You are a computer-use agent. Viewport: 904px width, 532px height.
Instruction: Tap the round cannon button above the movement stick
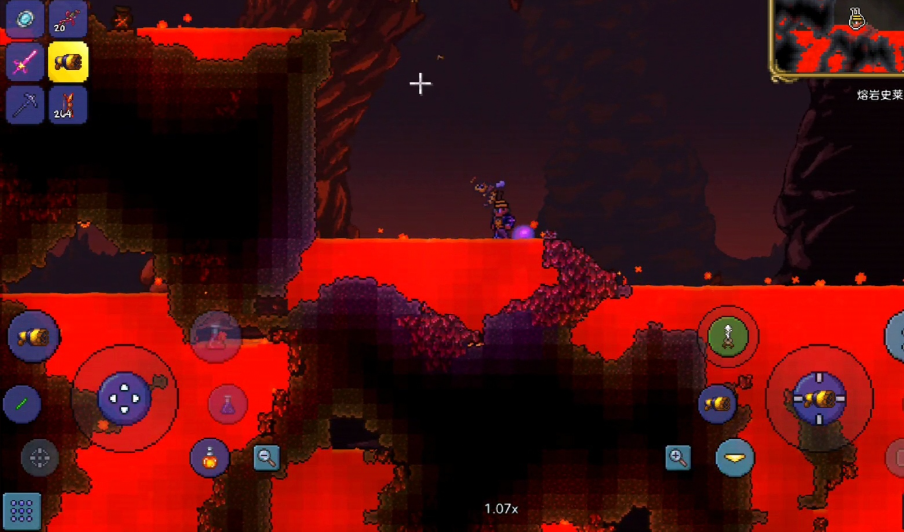(33, 336)
